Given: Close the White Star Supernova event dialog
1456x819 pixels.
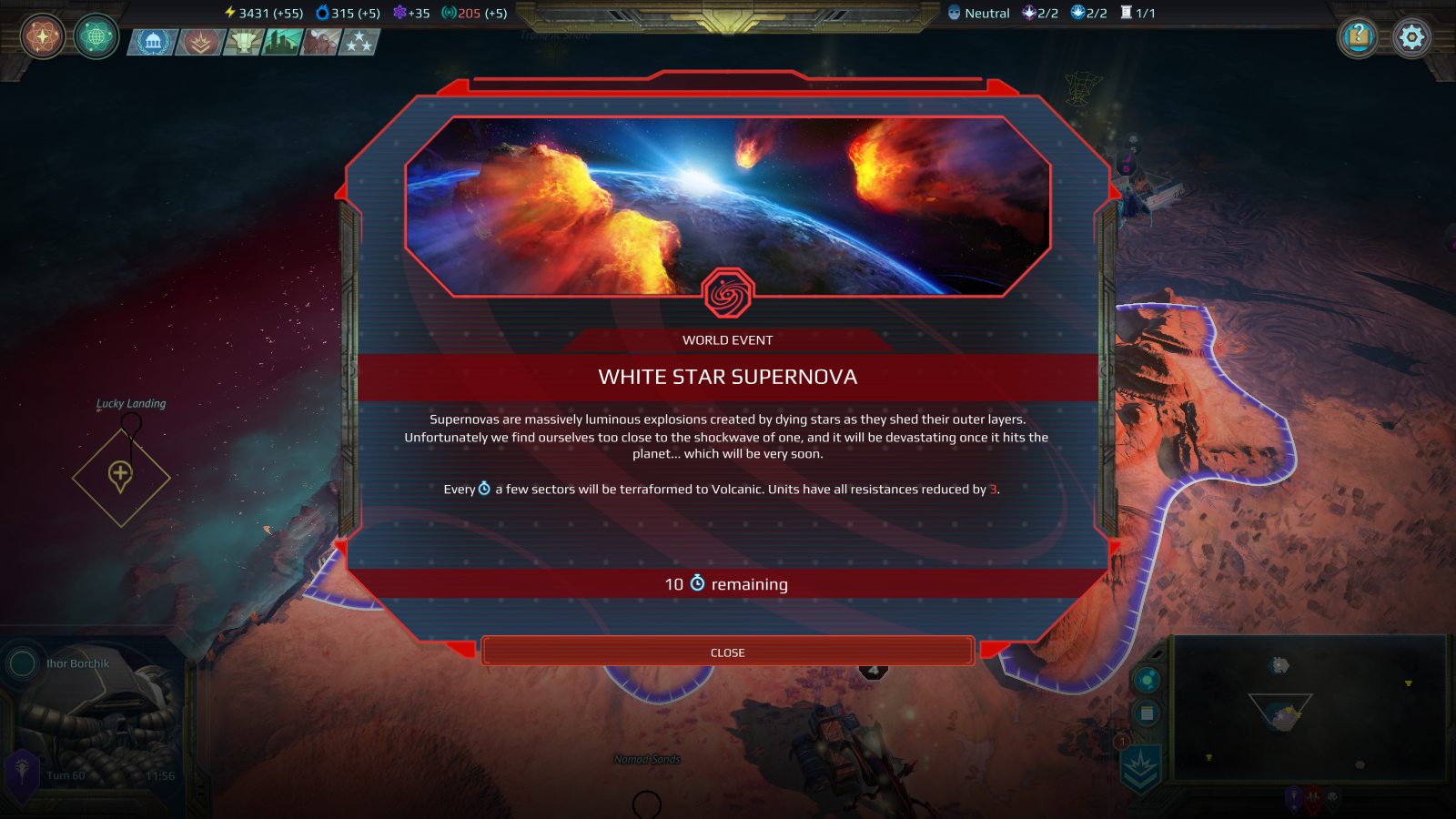Looking at the screenshot, I should pyautogui.click(x=727, y=652).
